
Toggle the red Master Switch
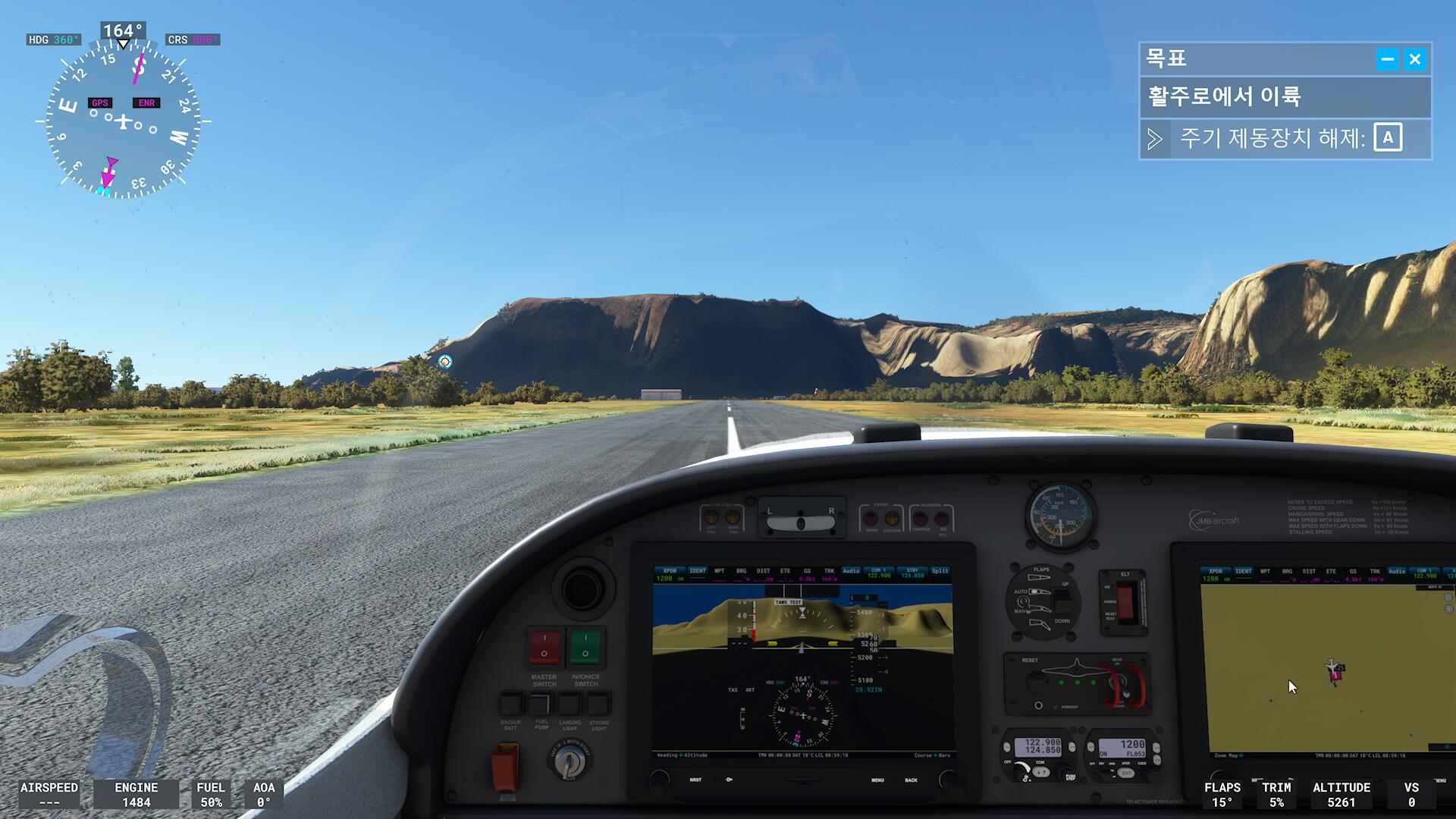[x=544, y=647]
